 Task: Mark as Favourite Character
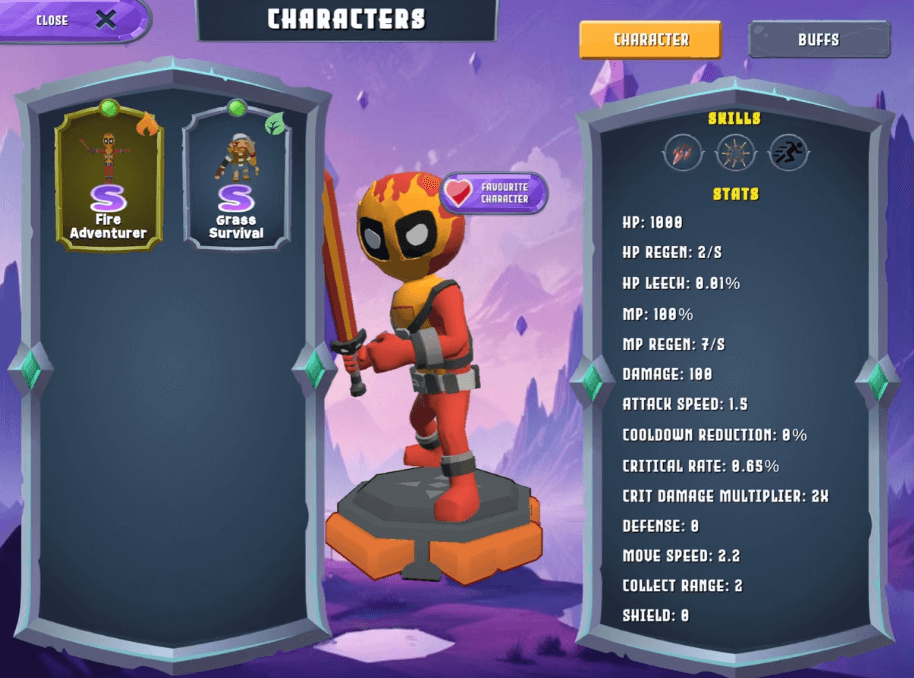tap(494, 193)
